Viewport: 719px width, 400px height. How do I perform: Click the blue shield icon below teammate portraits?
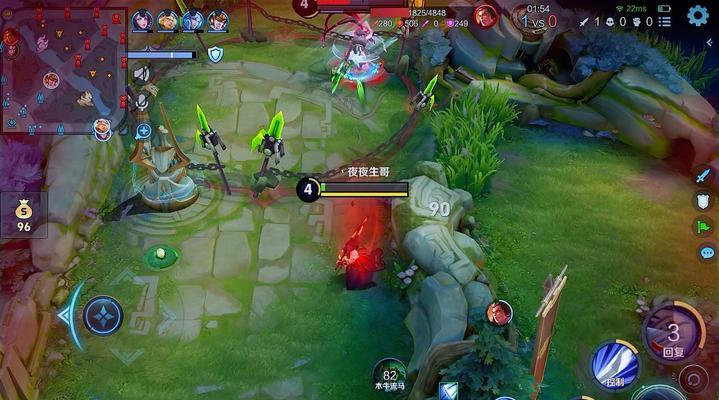point(215,54)
